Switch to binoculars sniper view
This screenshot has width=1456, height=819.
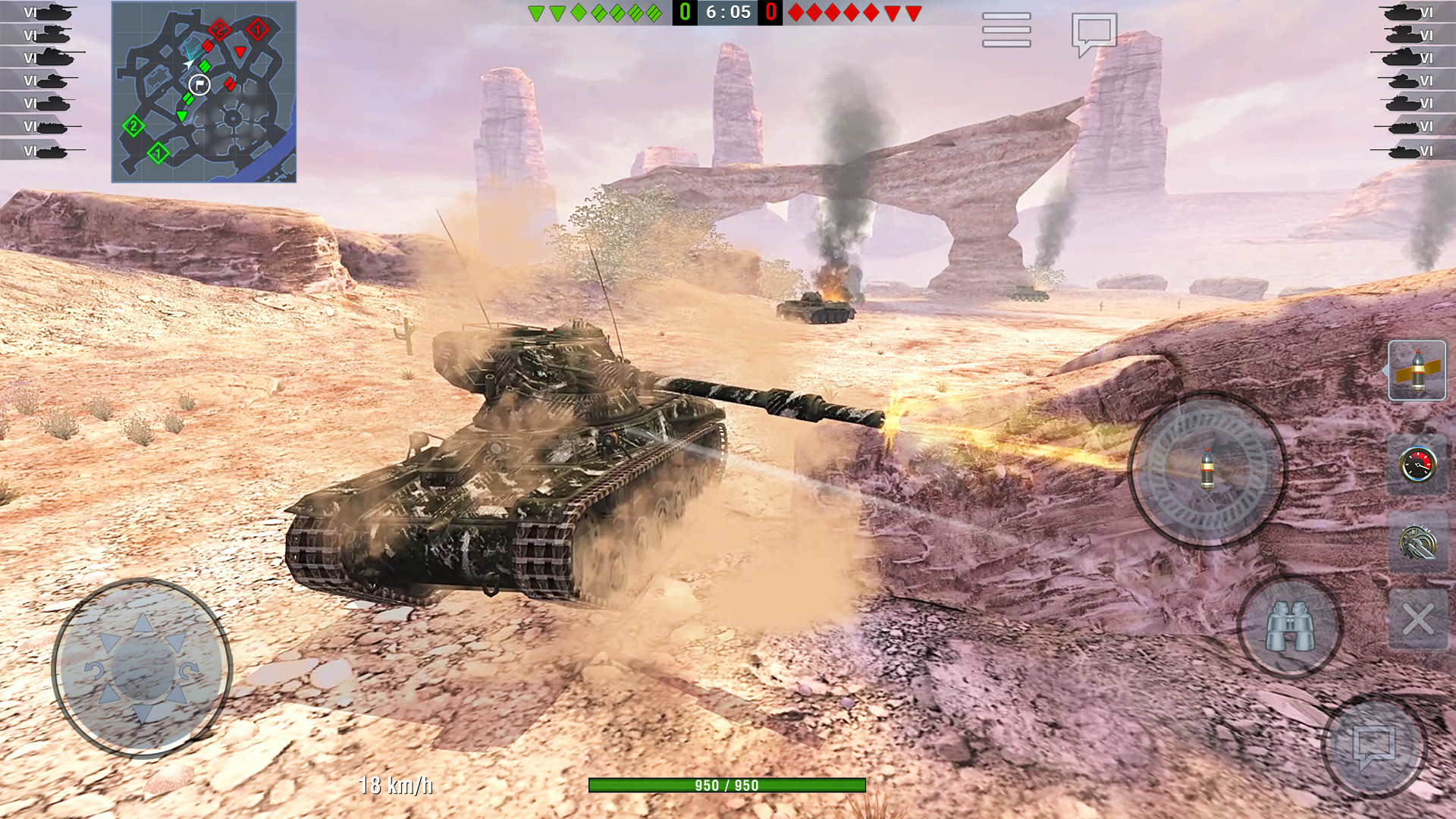(1290, 626)
